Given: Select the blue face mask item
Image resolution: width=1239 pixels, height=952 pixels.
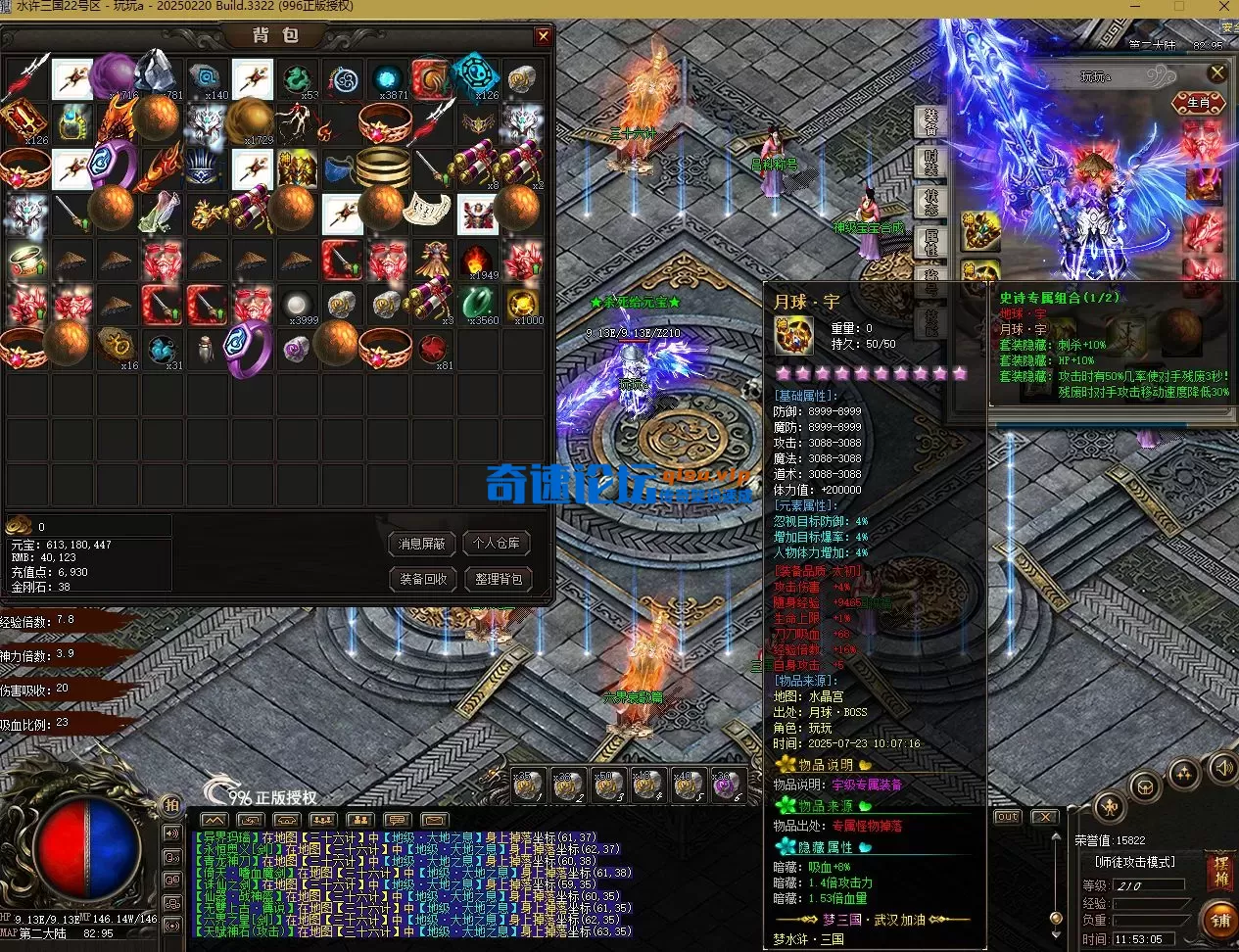Looking at the screenshot, I should pos(341,169).
